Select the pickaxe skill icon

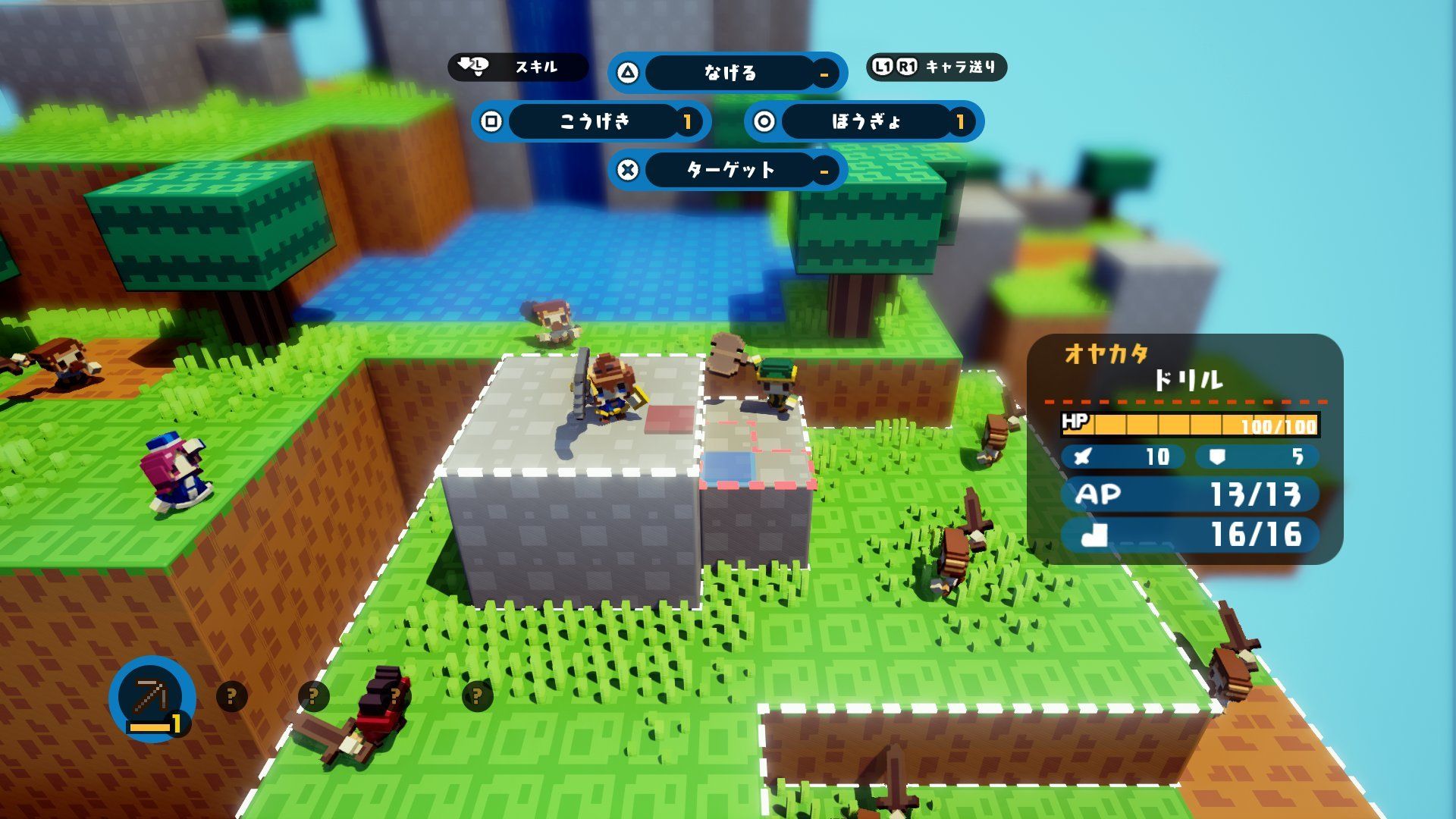point(152,698)
